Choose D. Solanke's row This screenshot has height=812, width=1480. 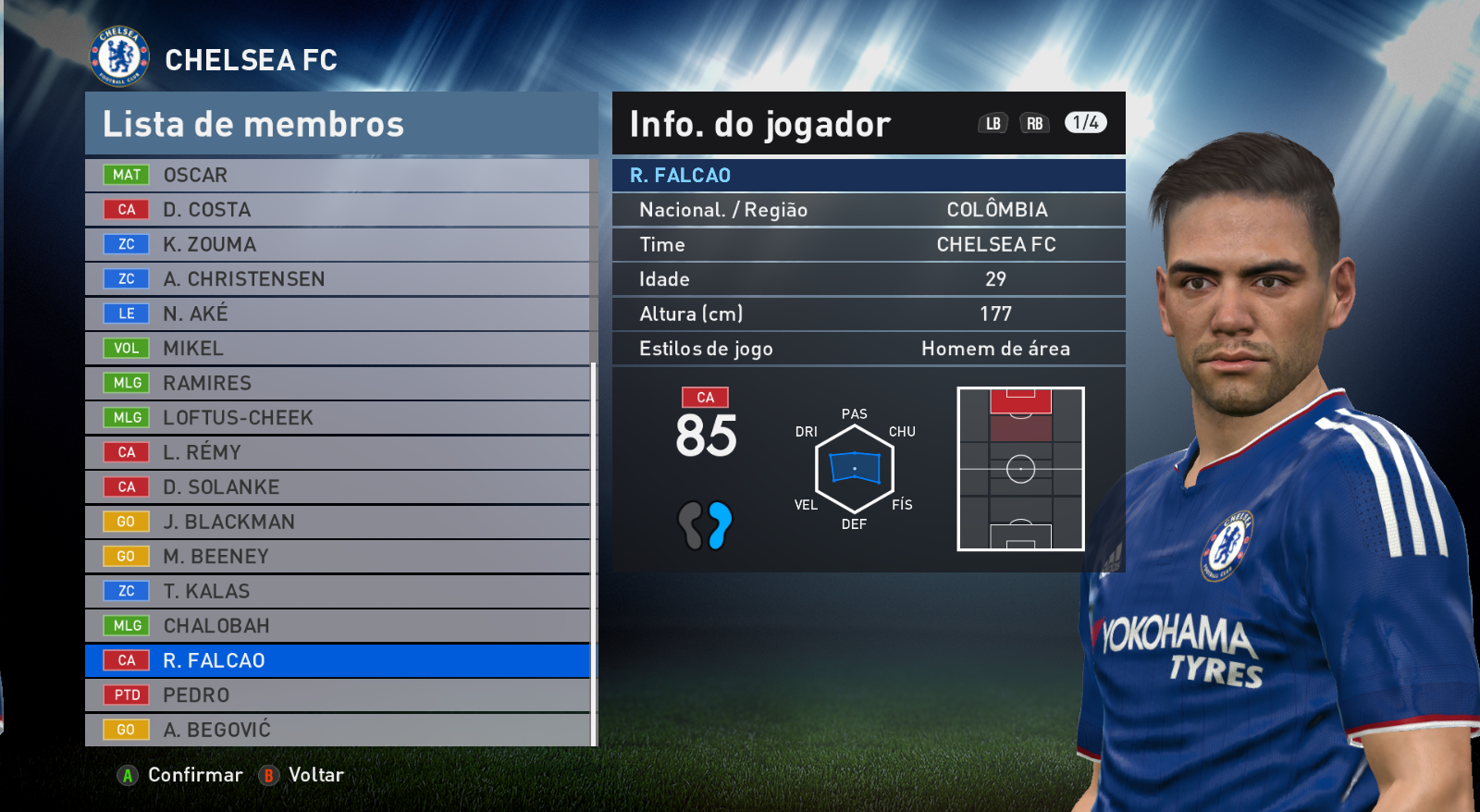pos(338,487)
